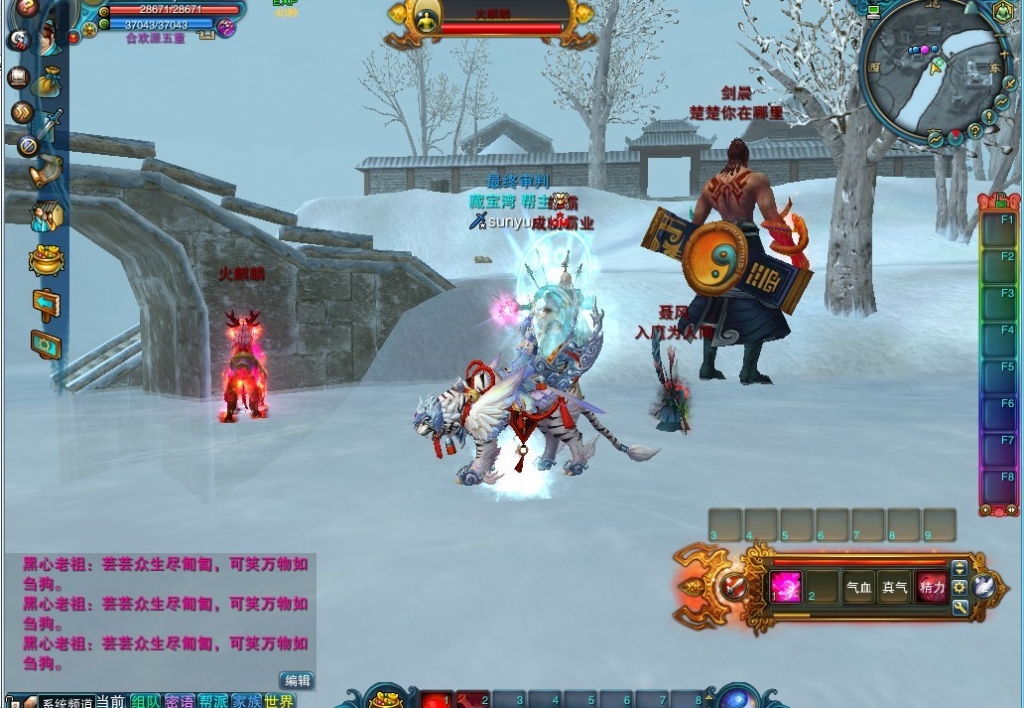The image size is (1024, 708).
Task: Open the bag with the money pouch icon
Action: tap(46, 82)
